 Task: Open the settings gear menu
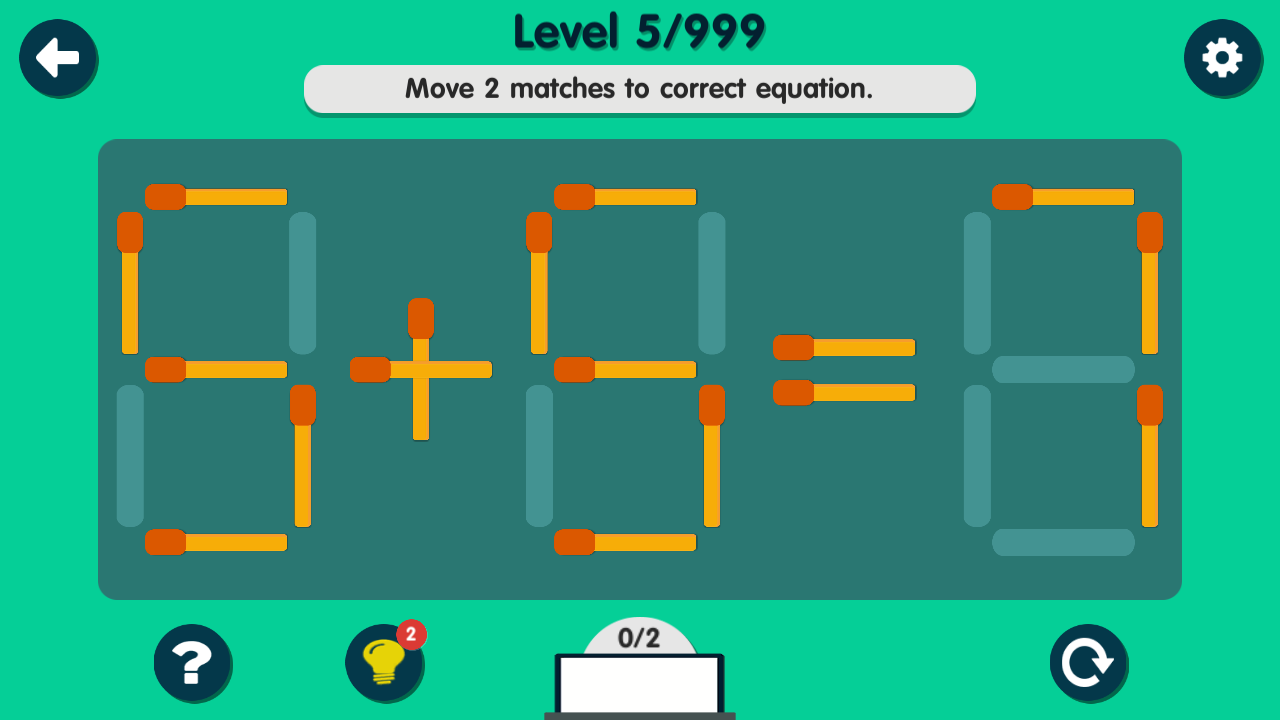click(x=1223, y=58)
